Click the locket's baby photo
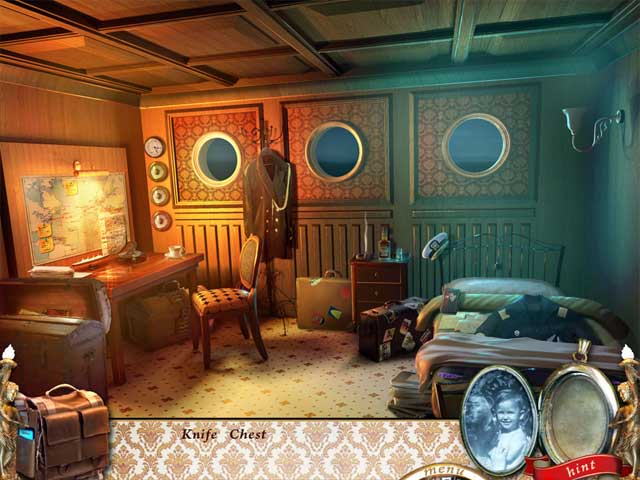The image size is (640, 480). click(498, 419)
